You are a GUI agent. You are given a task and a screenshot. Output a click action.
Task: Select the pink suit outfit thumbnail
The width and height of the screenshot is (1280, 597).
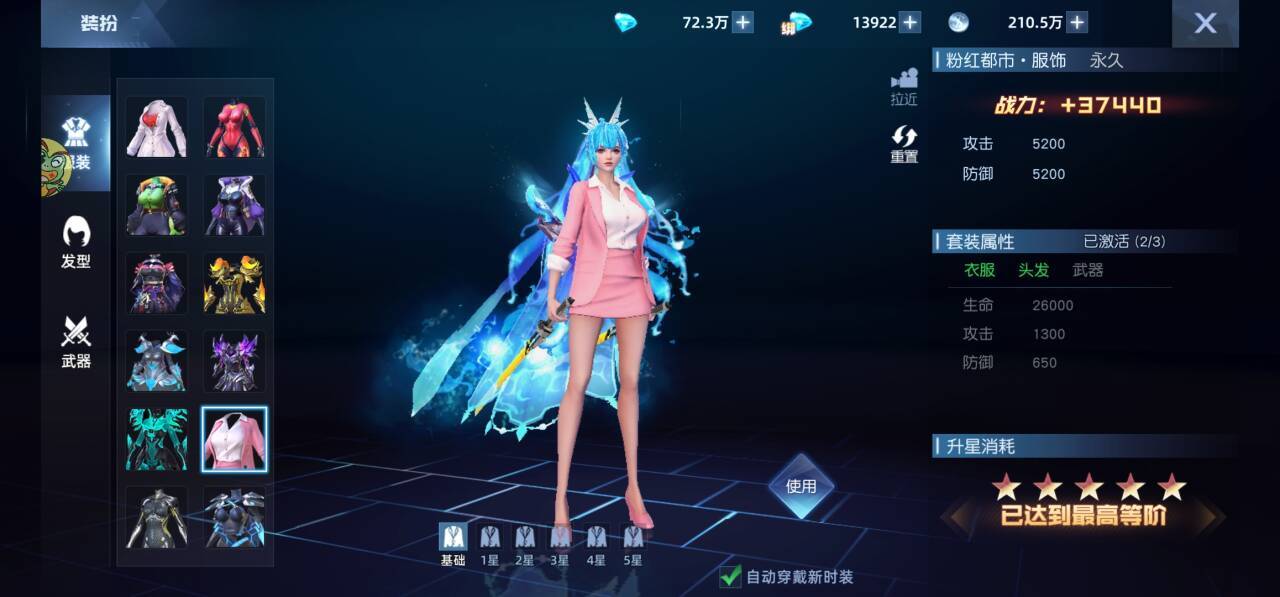tap(235, 440)
